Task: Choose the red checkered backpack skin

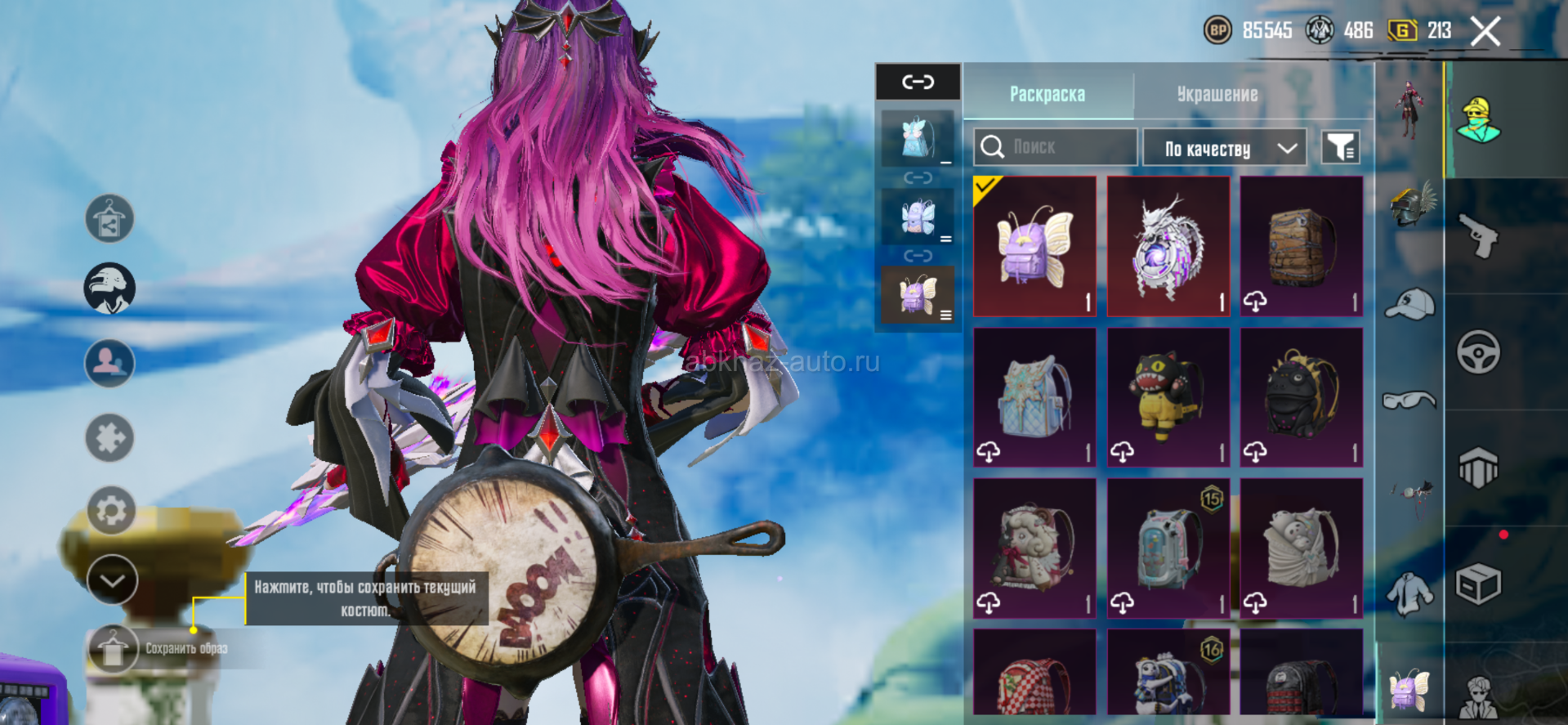Action: [1034, 675]
